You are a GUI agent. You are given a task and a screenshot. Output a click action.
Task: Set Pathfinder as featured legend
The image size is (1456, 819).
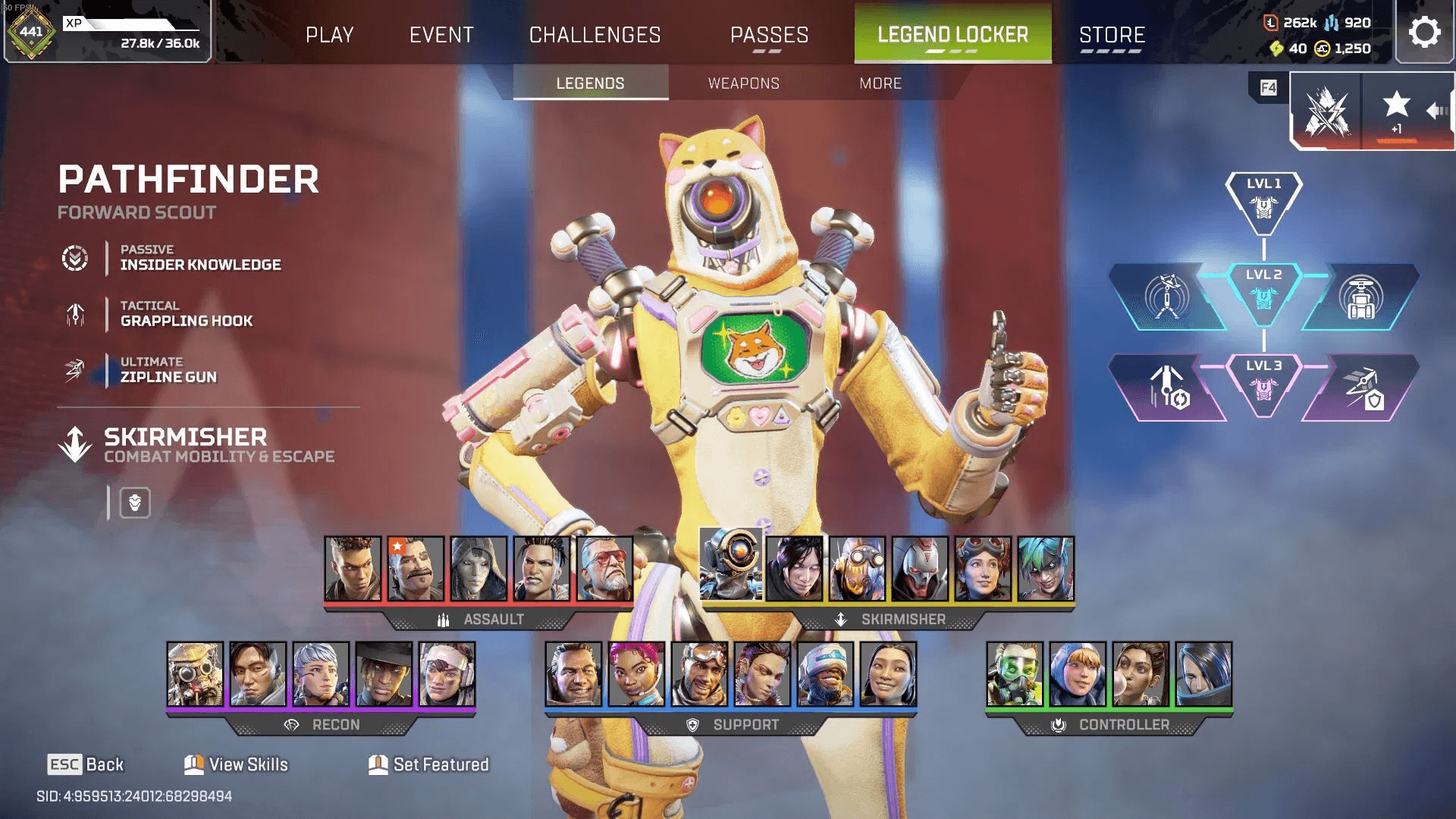coord(428,764)
